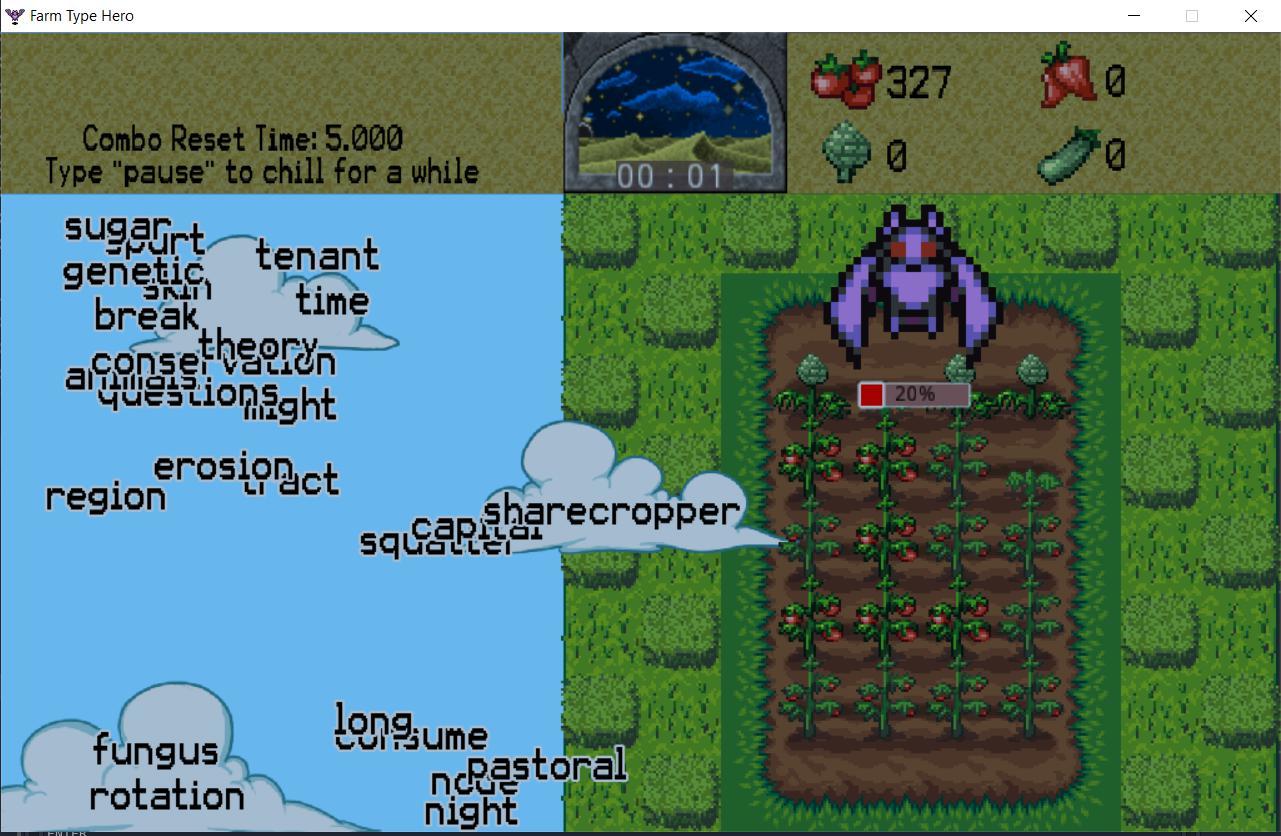Click the word 'rotation' in the lower left
Viewport: 1281px width, 836px height.
coord(166,796)
